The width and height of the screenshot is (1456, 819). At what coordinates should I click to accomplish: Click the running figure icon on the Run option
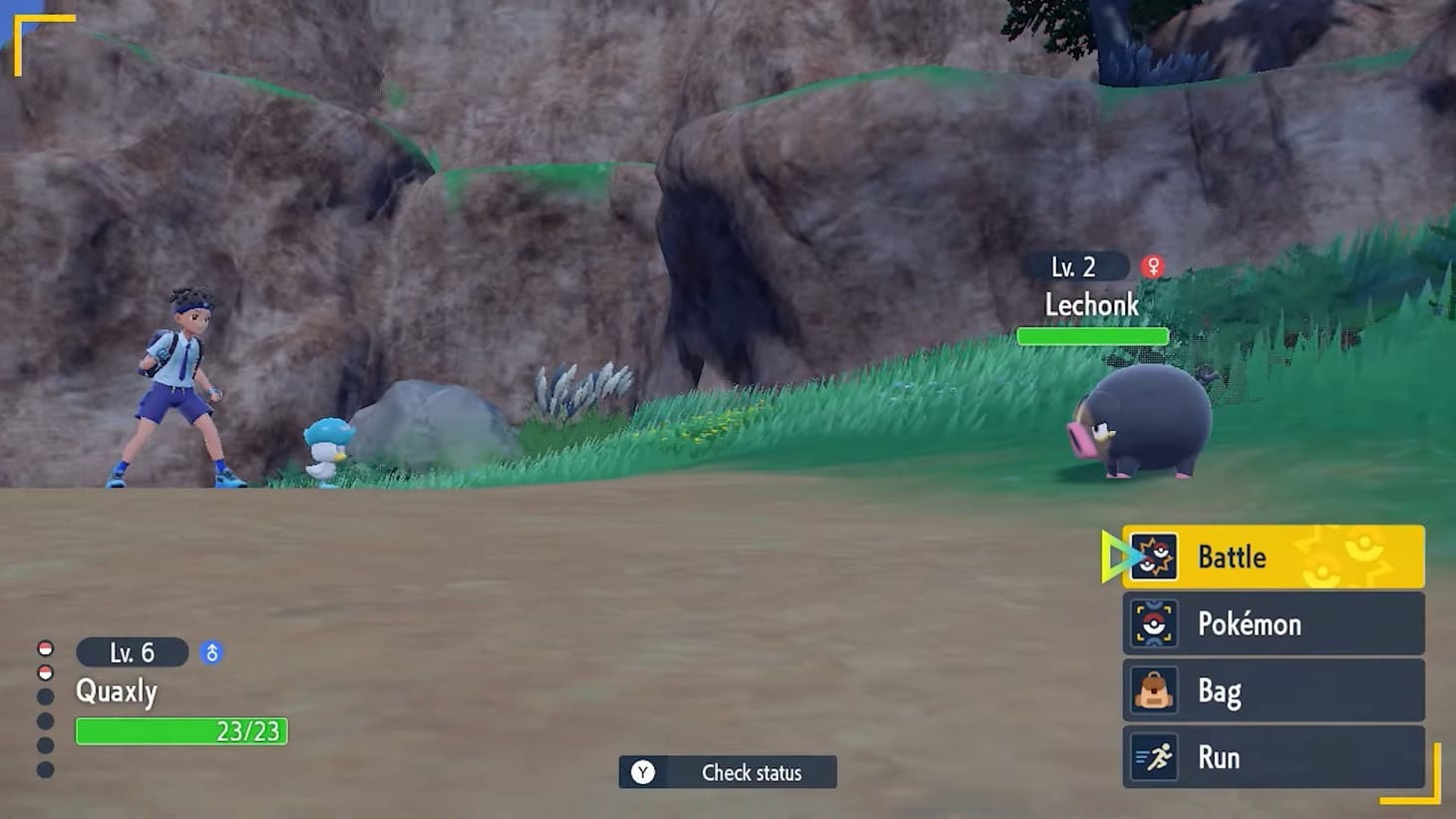point(1155,757)
